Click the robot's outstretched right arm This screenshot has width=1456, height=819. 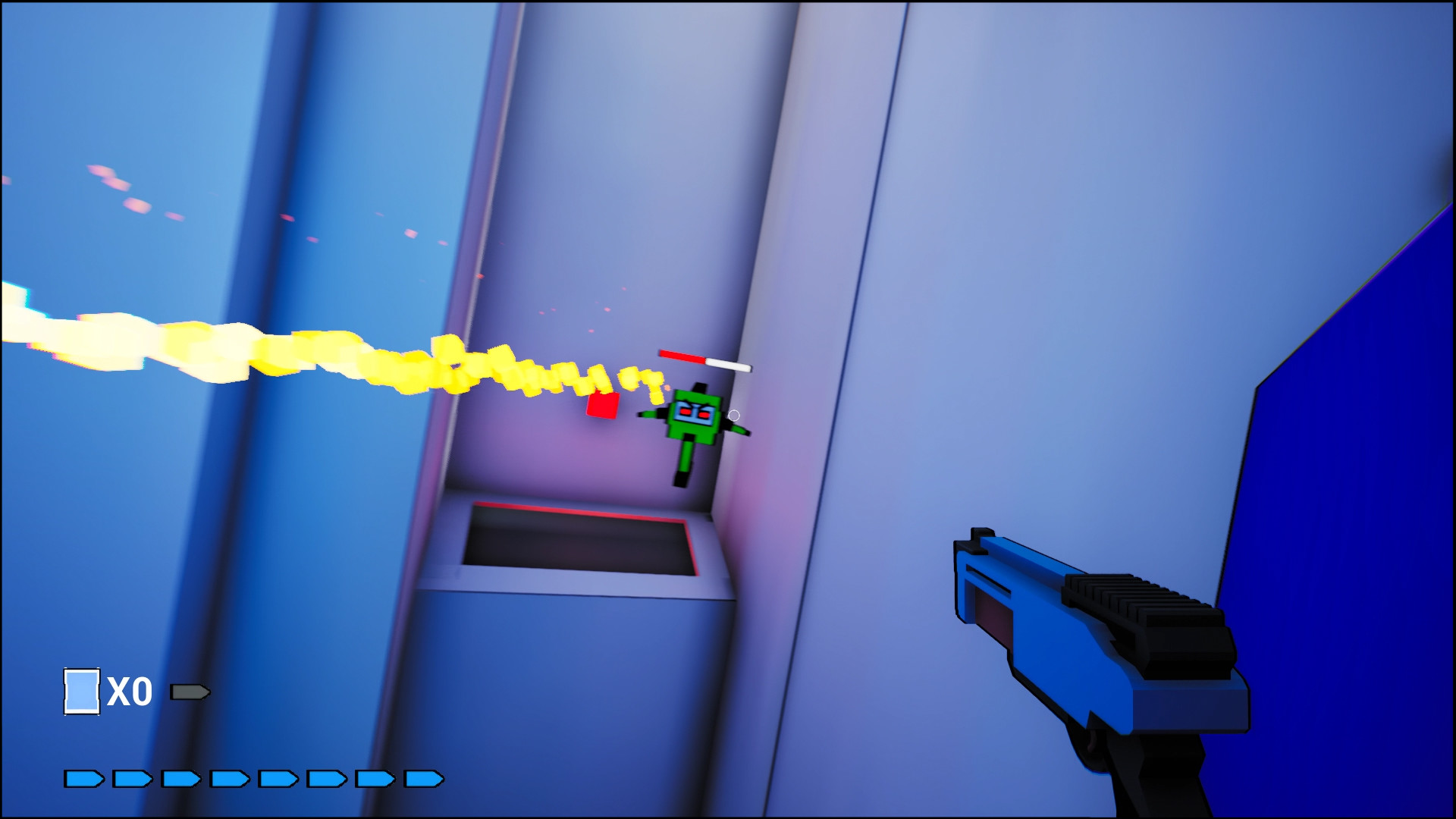point(739,431)
